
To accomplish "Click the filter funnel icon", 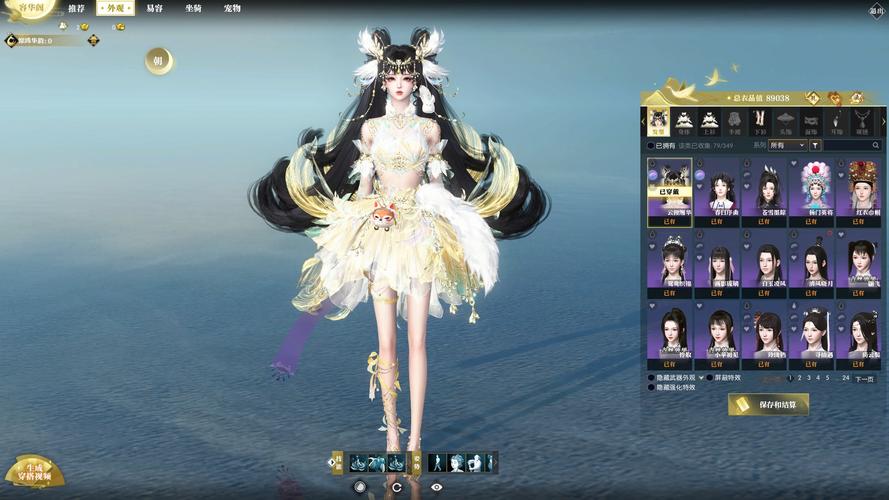I will click(815, 145).
